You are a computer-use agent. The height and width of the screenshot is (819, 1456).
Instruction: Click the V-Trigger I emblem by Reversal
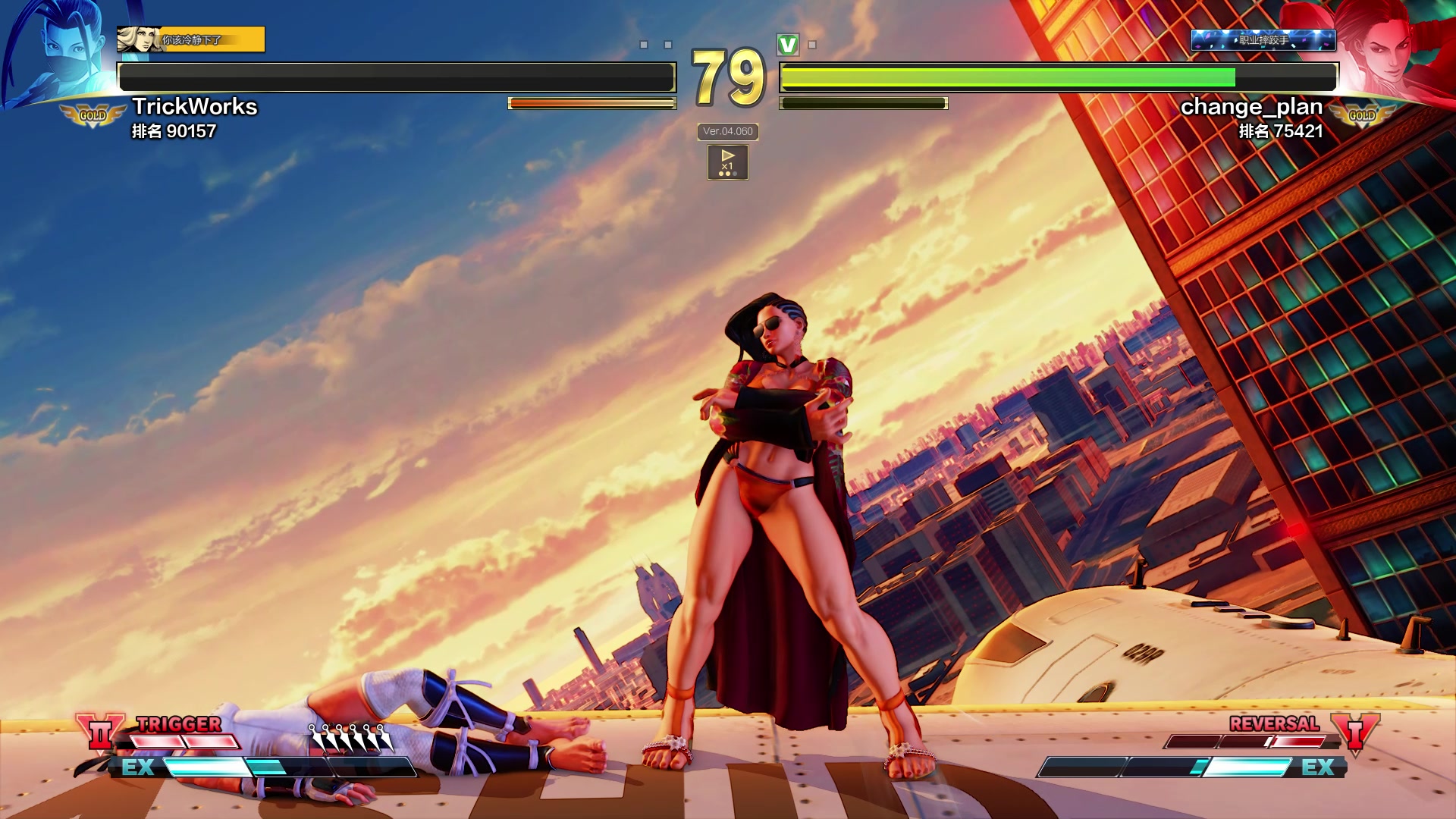pyautogui.click(x=1355, y=733)
